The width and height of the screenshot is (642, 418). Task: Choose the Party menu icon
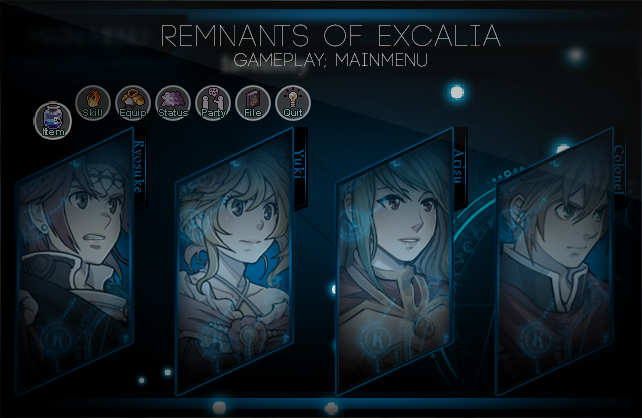[213, 102]
